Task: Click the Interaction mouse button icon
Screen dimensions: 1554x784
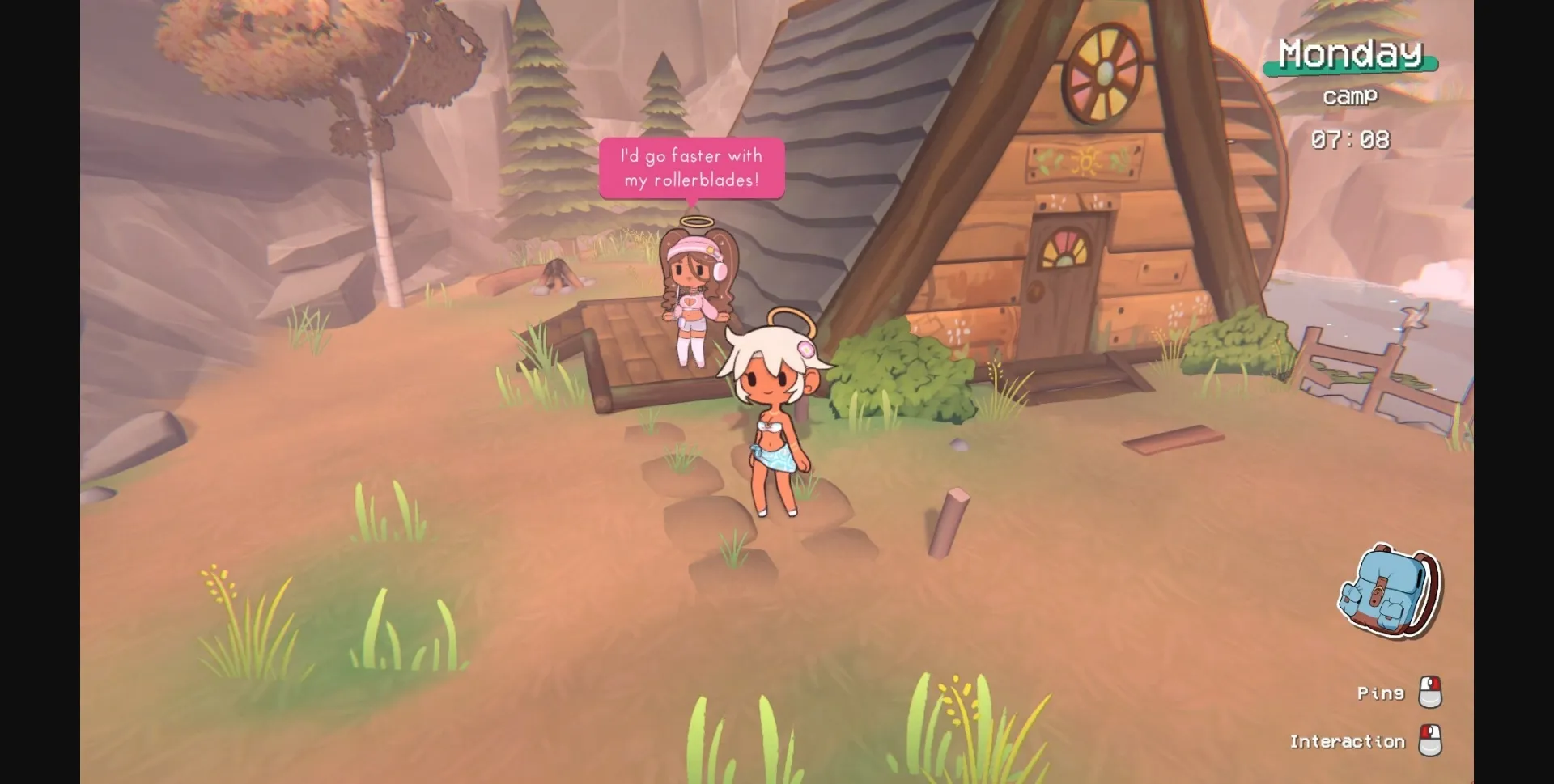Action: pyautogui.click(x=1429, y=740)
